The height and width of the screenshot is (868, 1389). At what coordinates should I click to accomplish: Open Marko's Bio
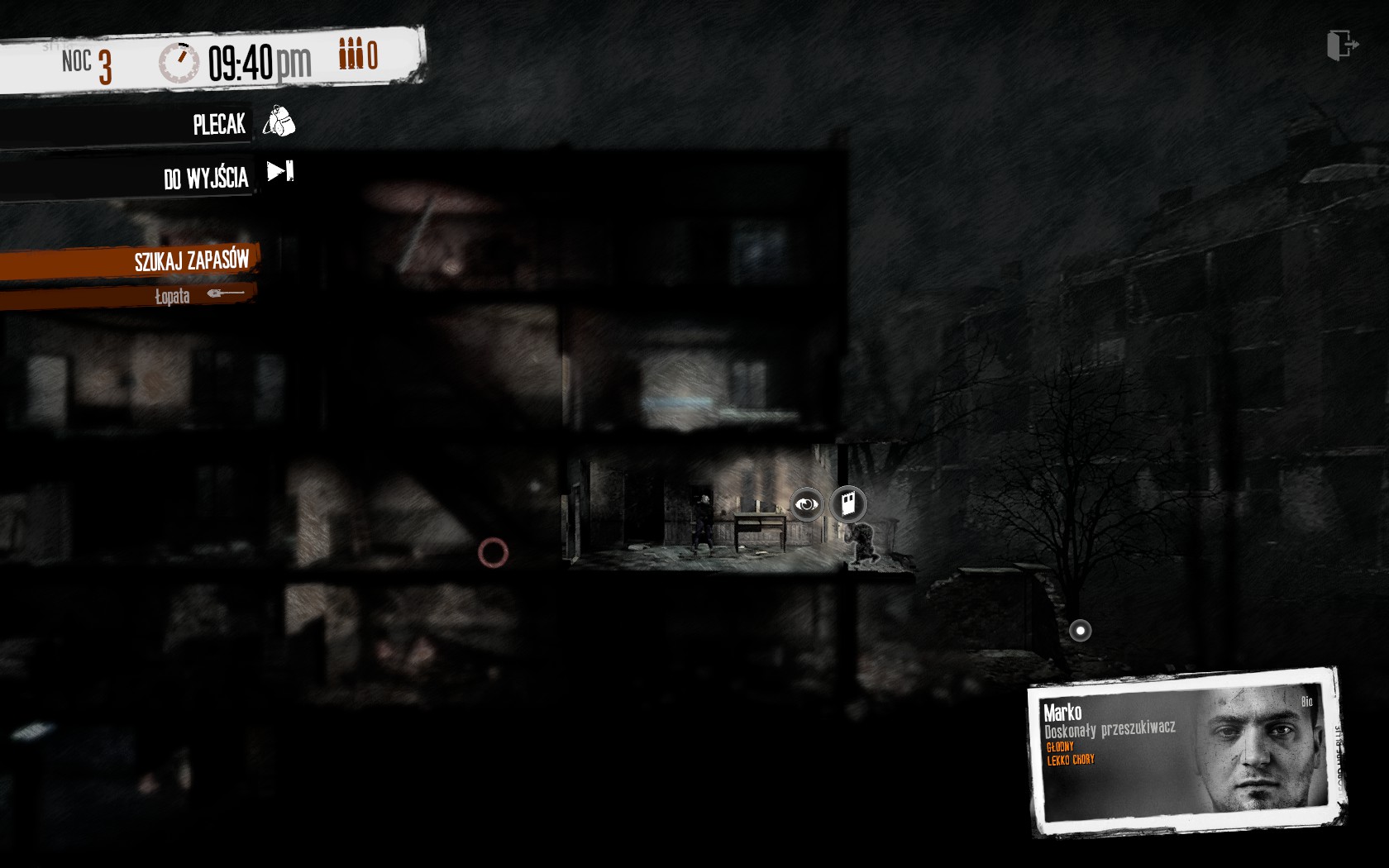coord(1307,701)
